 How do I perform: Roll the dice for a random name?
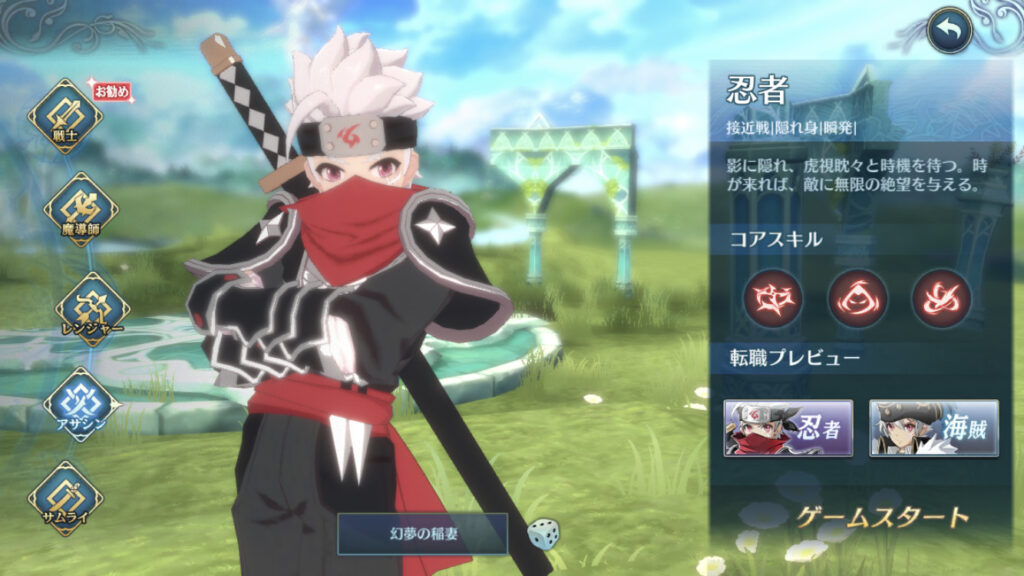tap(543, 533)
